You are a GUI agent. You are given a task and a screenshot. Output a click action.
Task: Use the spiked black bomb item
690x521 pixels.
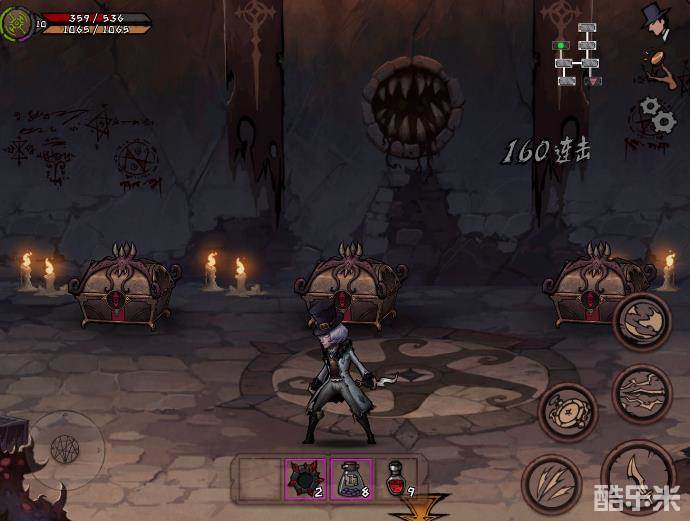(x=303, y=478)
